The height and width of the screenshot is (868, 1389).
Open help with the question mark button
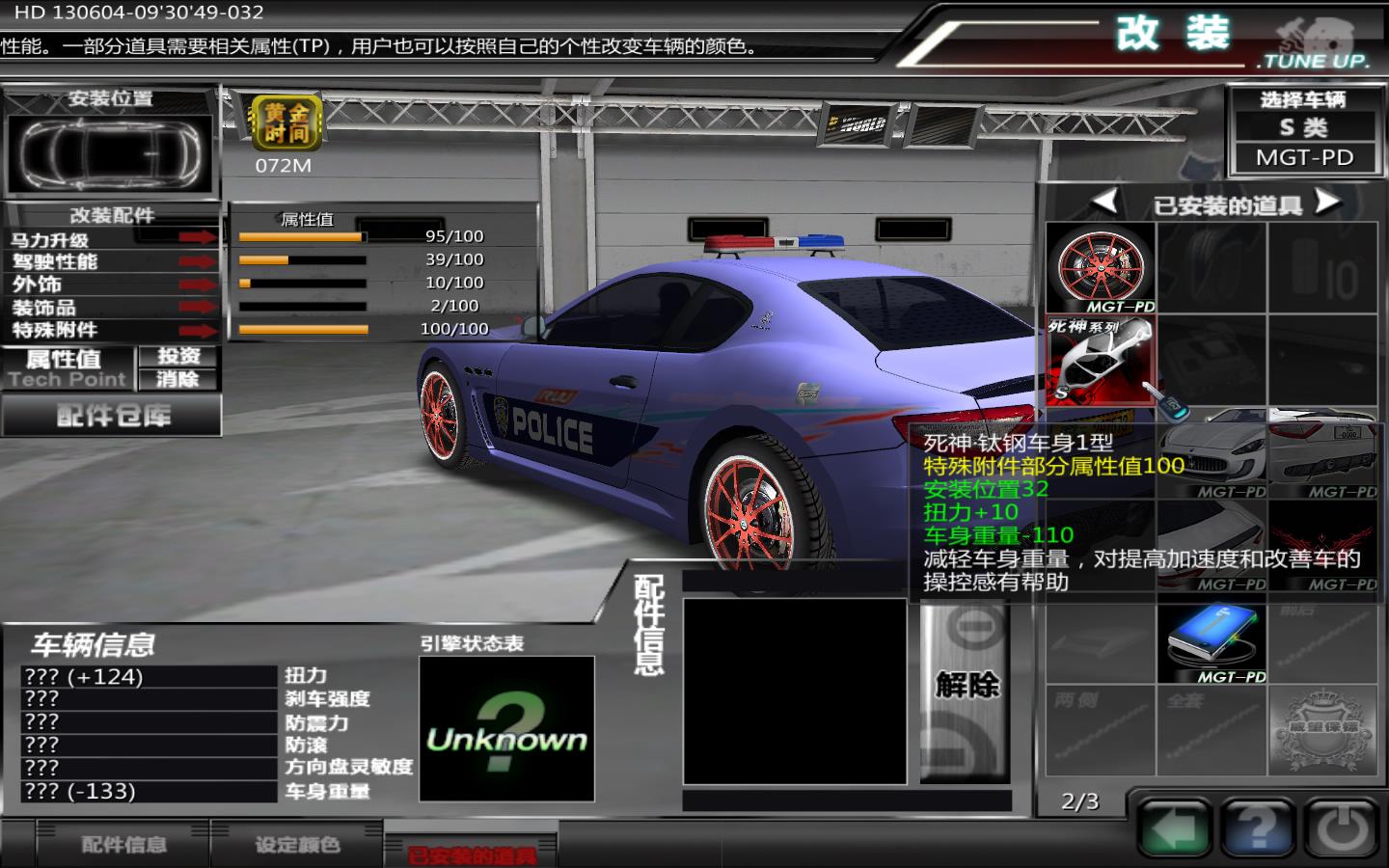pos(1257,827)
